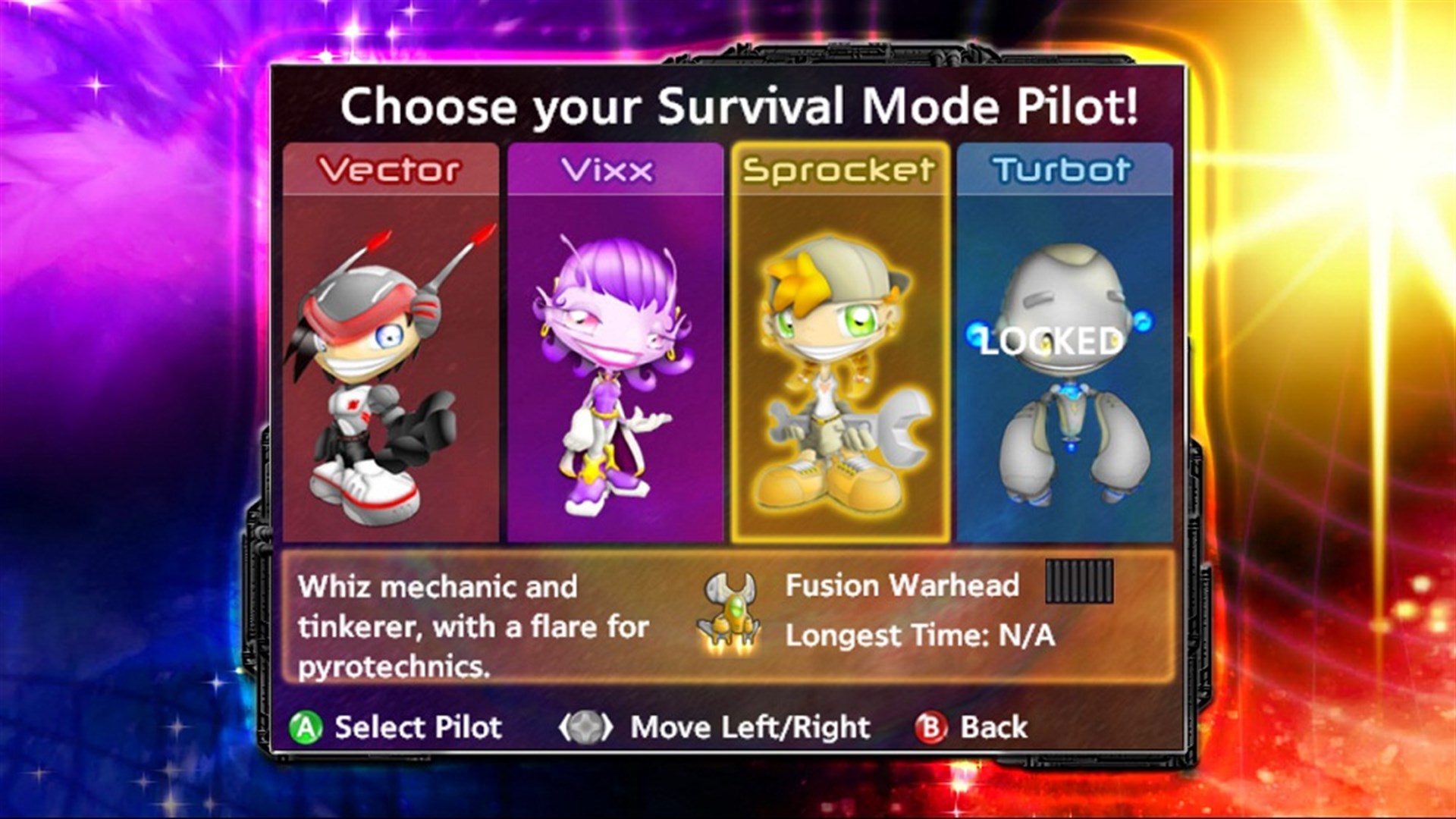Click the Back label
Image resolution: width=1456 pixels, height=819 pixels.
click(993, 726)
